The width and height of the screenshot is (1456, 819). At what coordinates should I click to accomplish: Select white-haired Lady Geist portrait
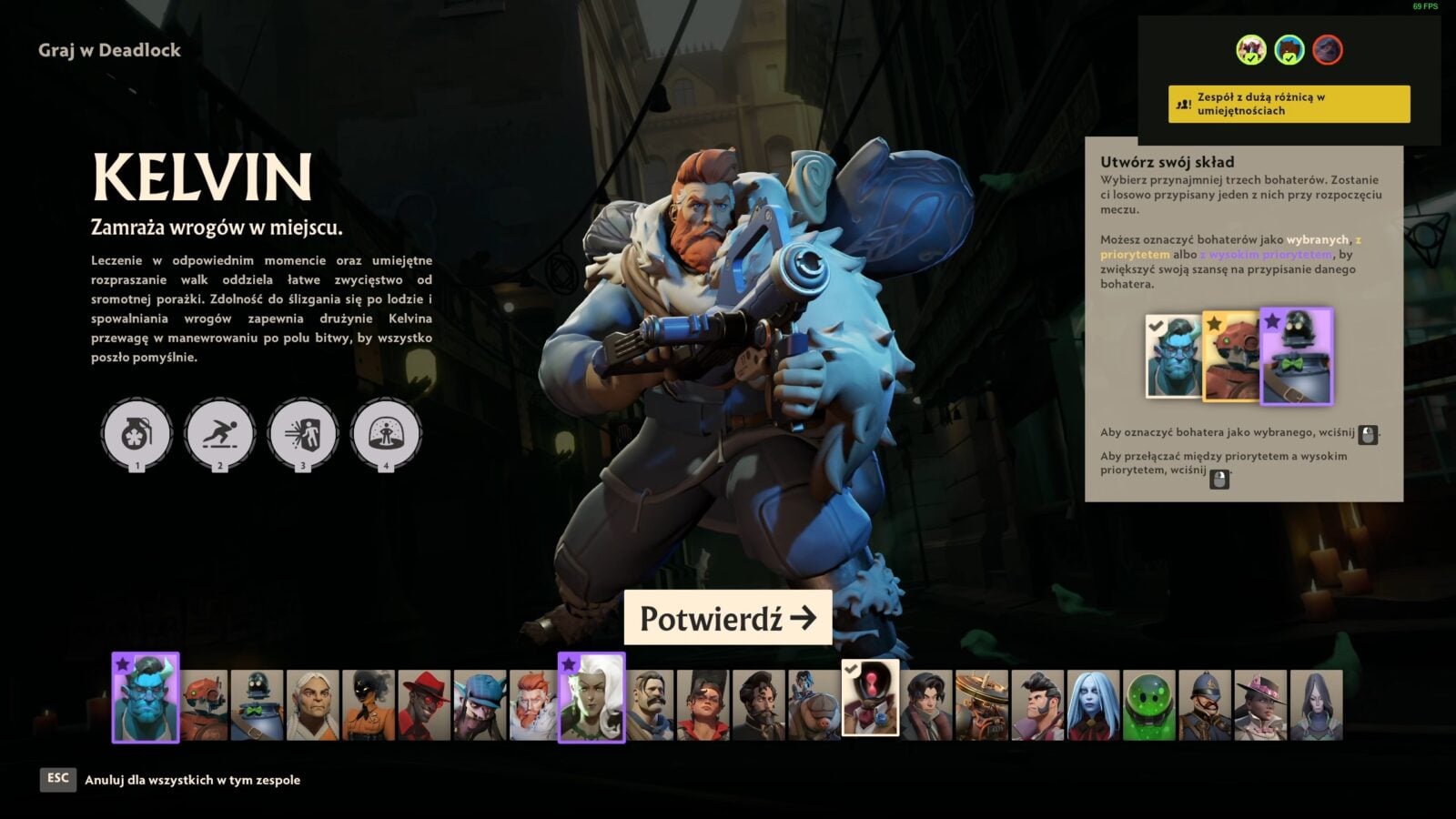click(x=591, y=699)
